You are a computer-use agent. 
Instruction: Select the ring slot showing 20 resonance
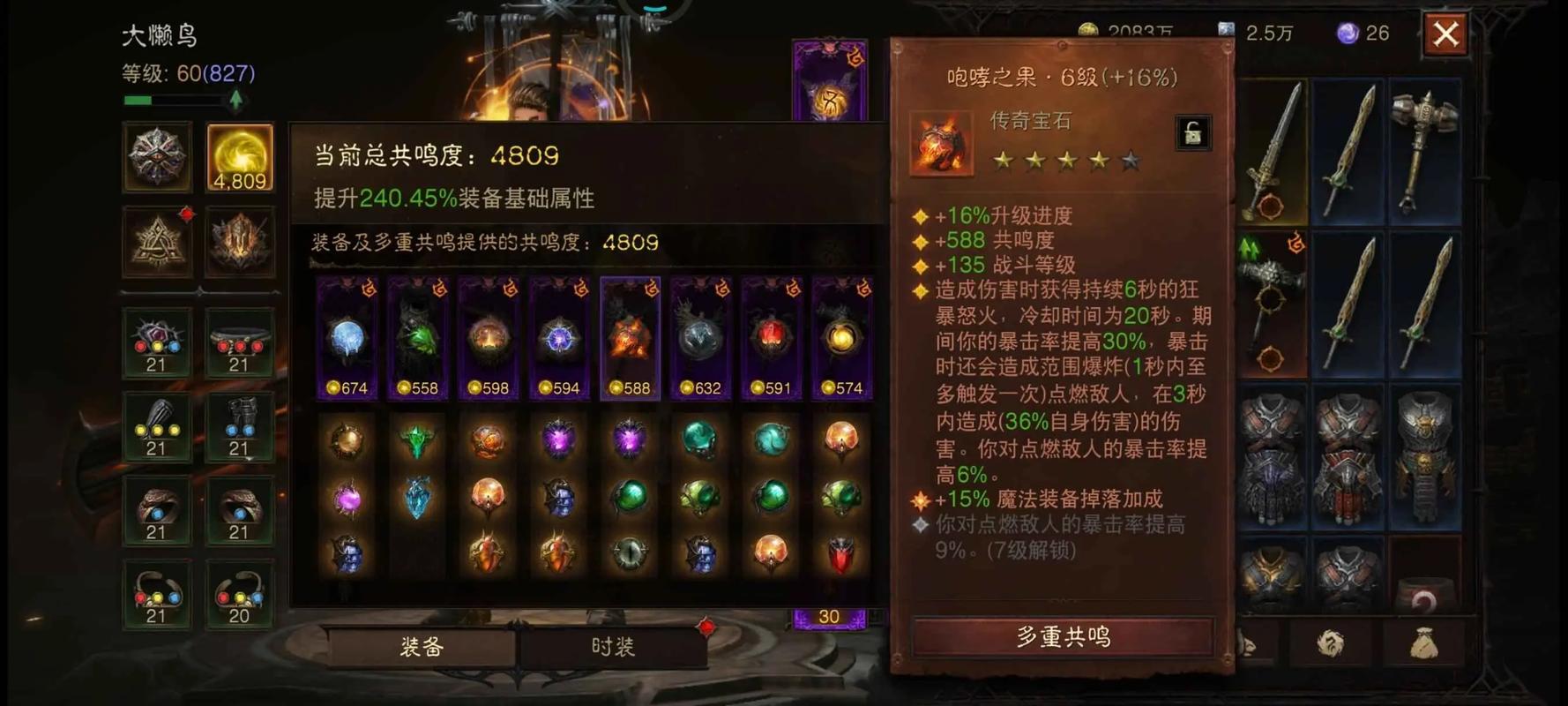tap(239, 593)
